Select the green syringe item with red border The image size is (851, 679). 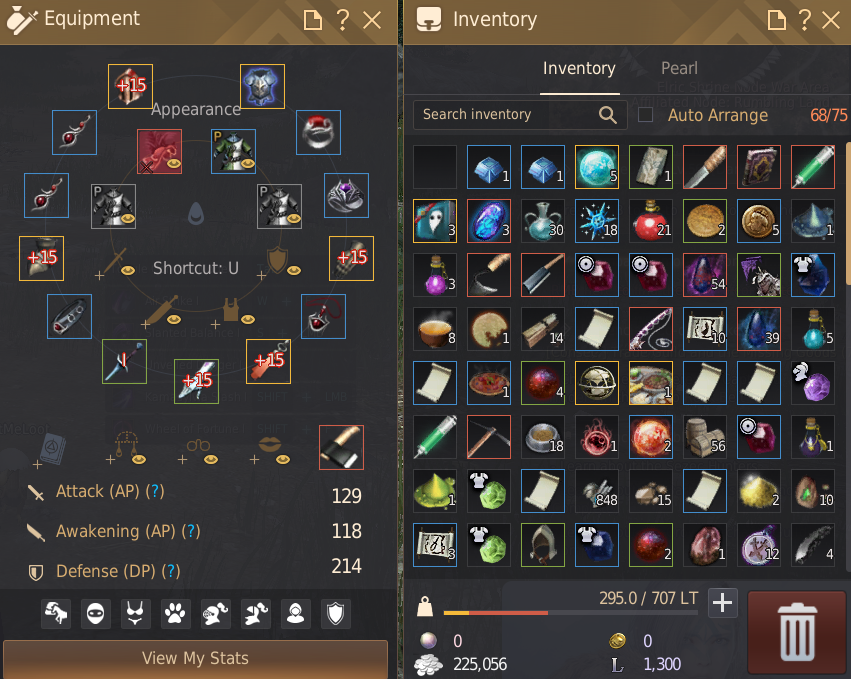(x=812, y=167)
